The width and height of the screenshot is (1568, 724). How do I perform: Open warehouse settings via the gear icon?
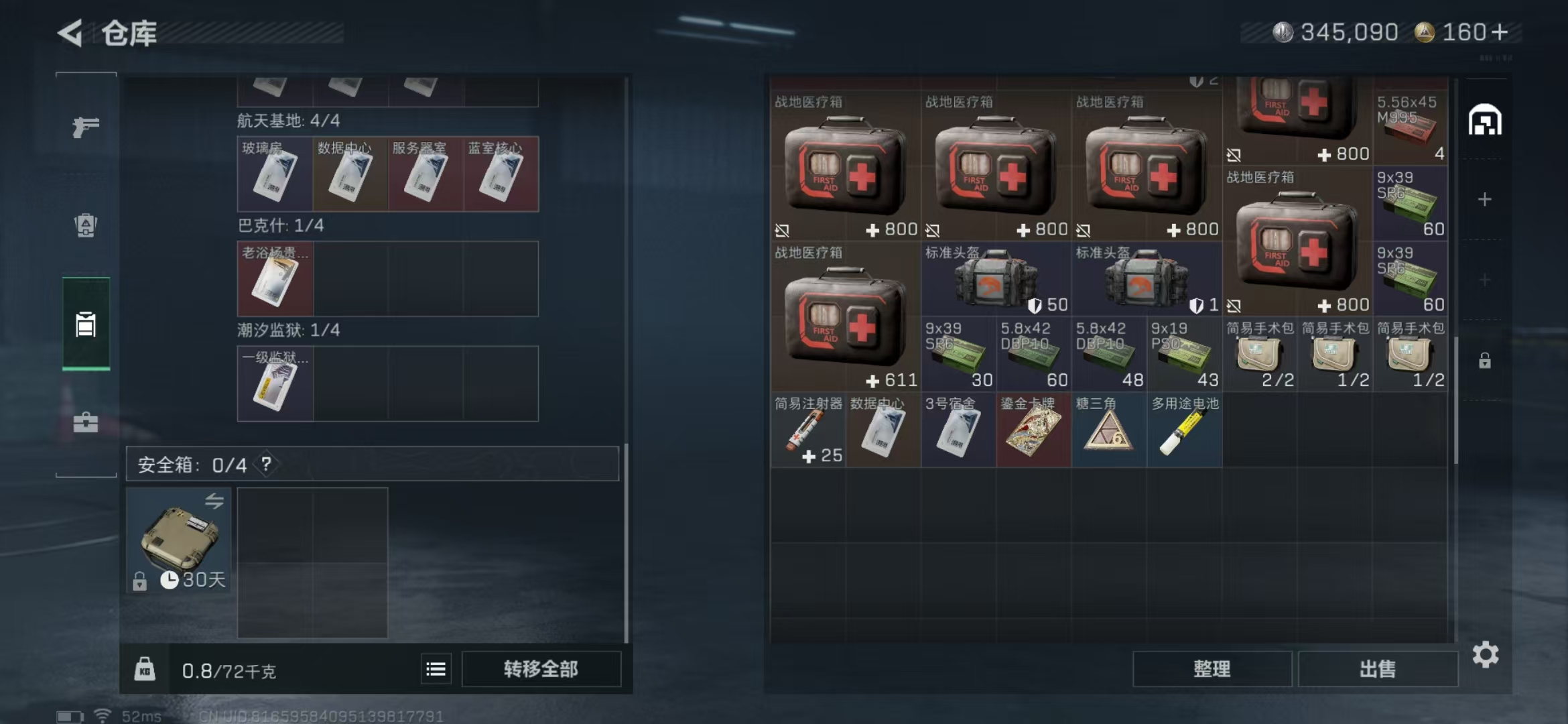1485,654
